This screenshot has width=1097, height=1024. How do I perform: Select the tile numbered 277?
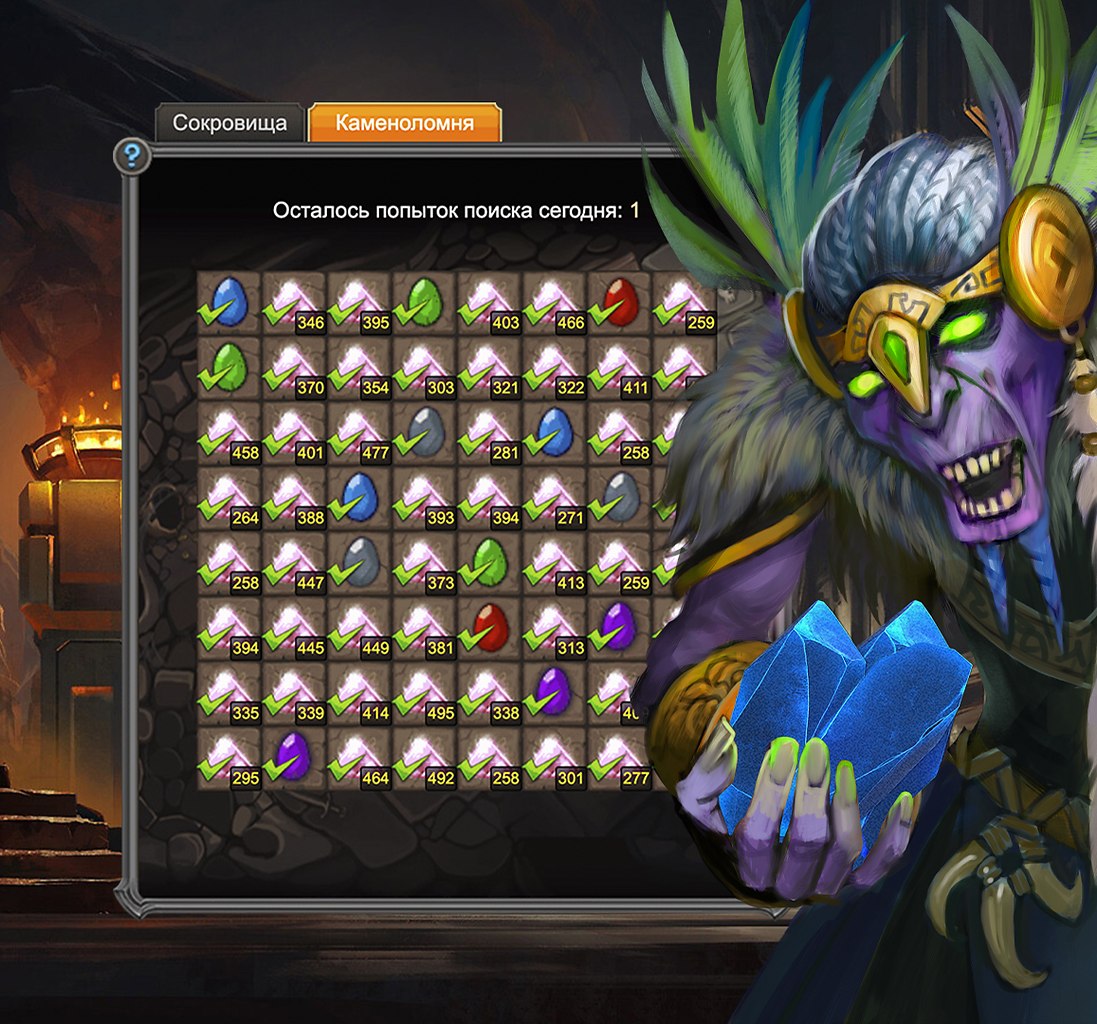pos(620,758)
